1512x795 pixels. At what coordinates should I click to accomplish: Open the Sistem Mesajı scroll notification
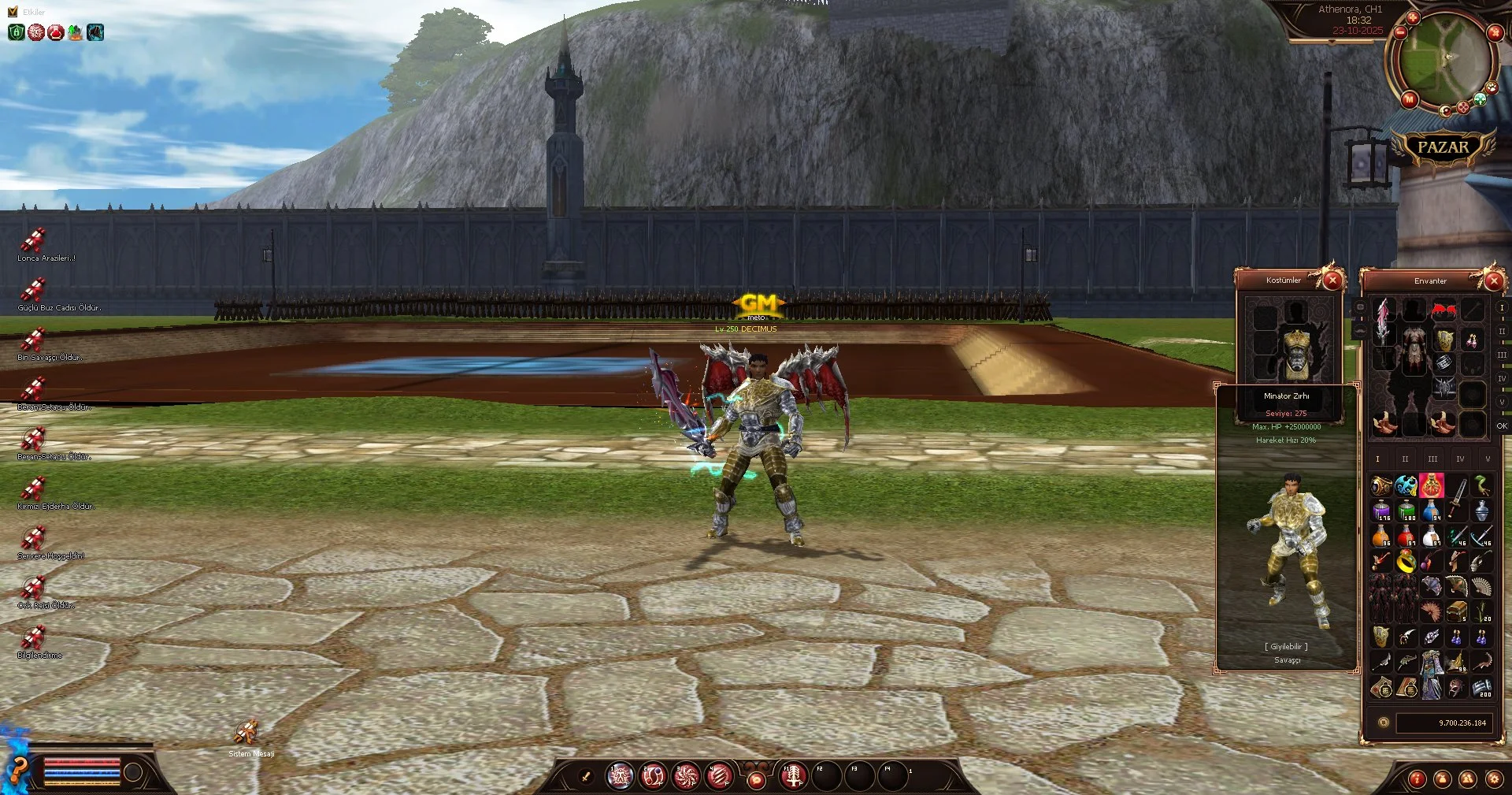[x=246, y=734]
